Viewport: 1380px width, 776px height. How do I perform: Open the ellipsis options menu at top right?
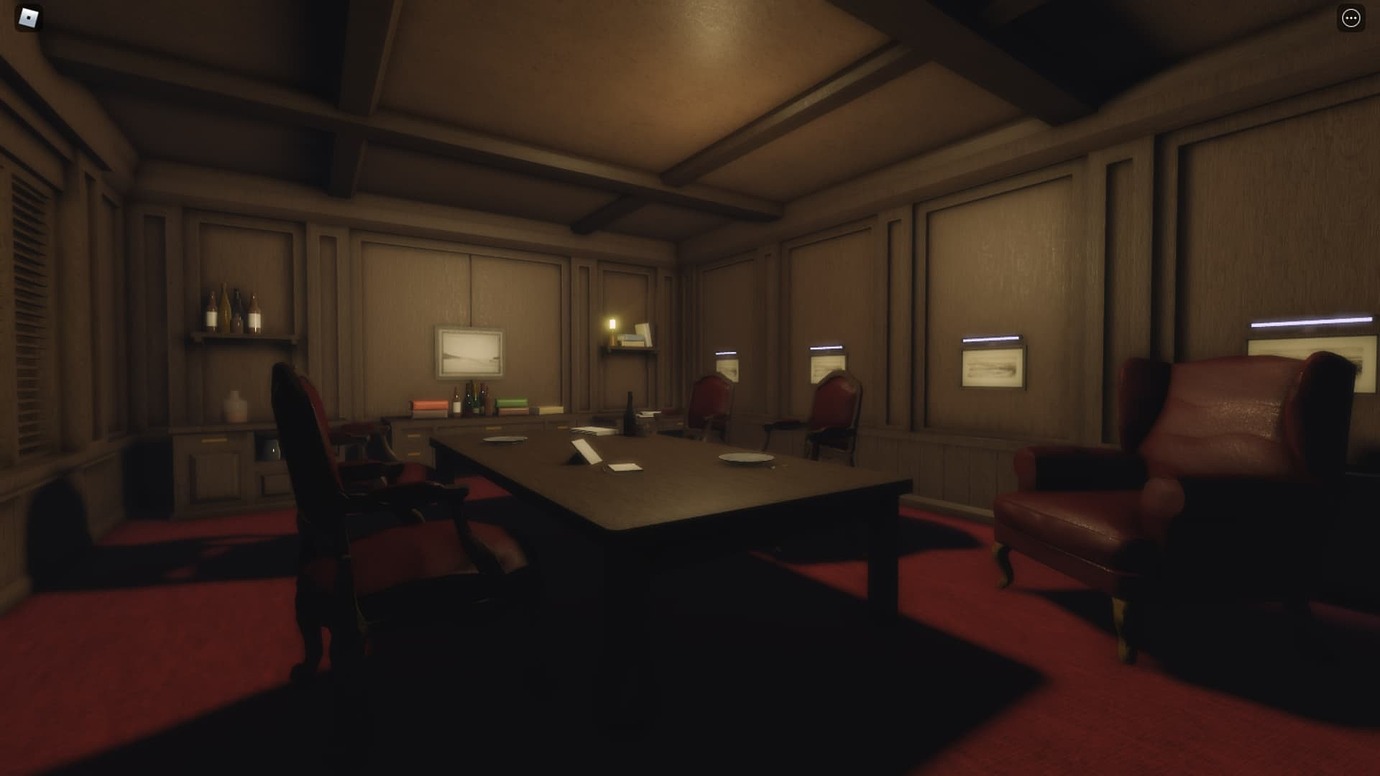[1351, 17]
